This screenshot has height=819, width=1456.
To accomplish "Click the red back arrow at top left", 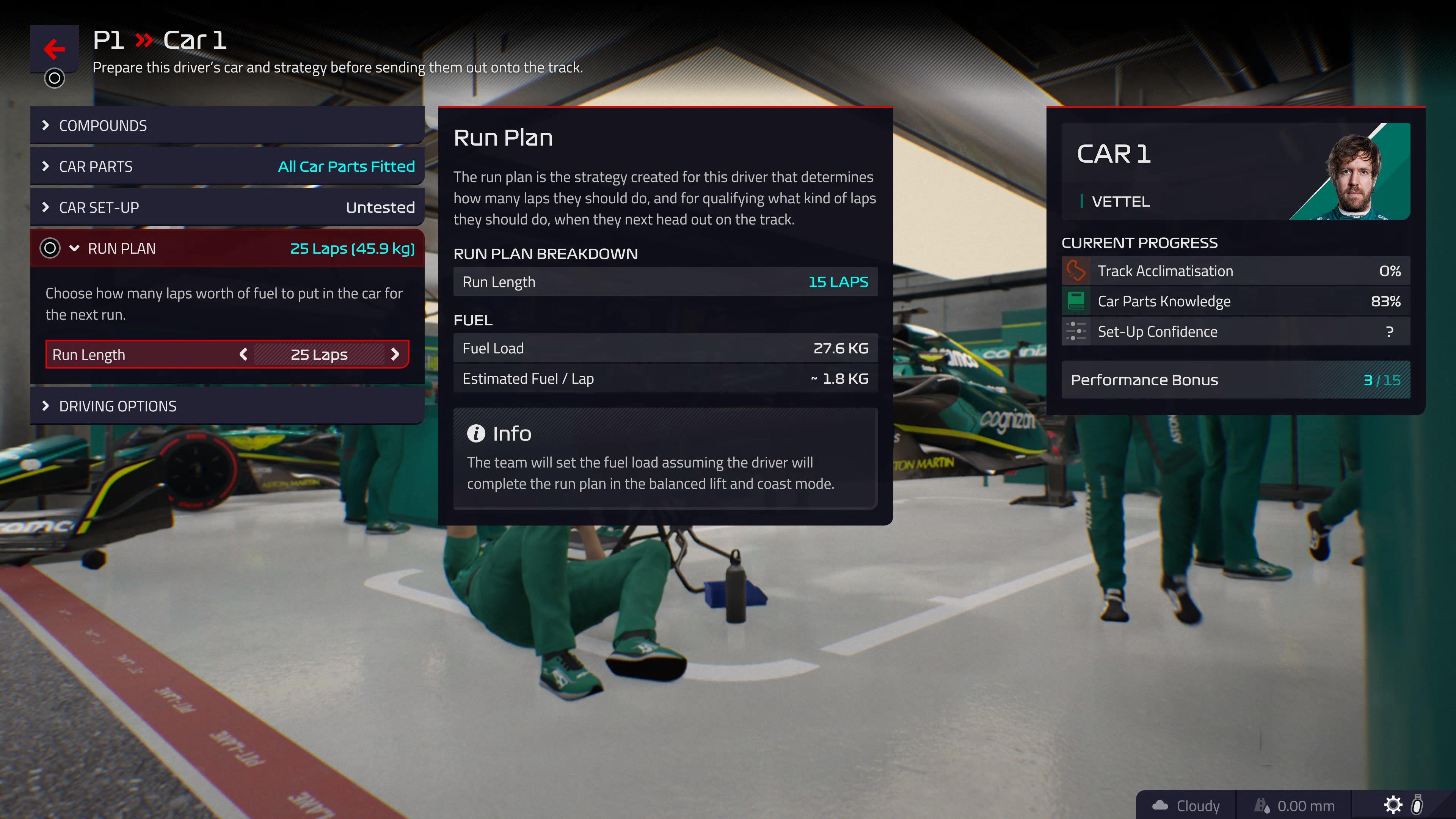I will point(54,49).
